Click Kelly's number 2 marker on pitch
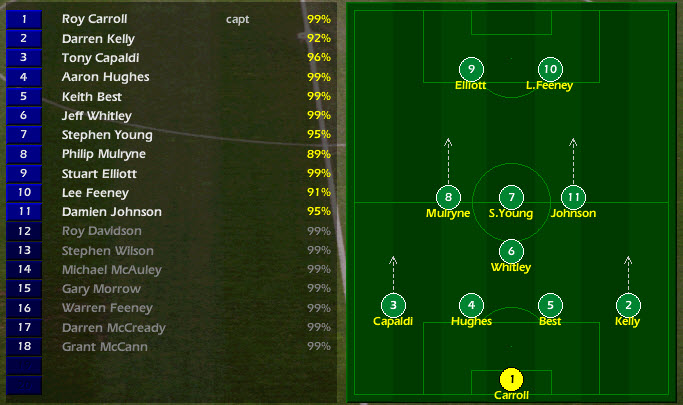 628,305
